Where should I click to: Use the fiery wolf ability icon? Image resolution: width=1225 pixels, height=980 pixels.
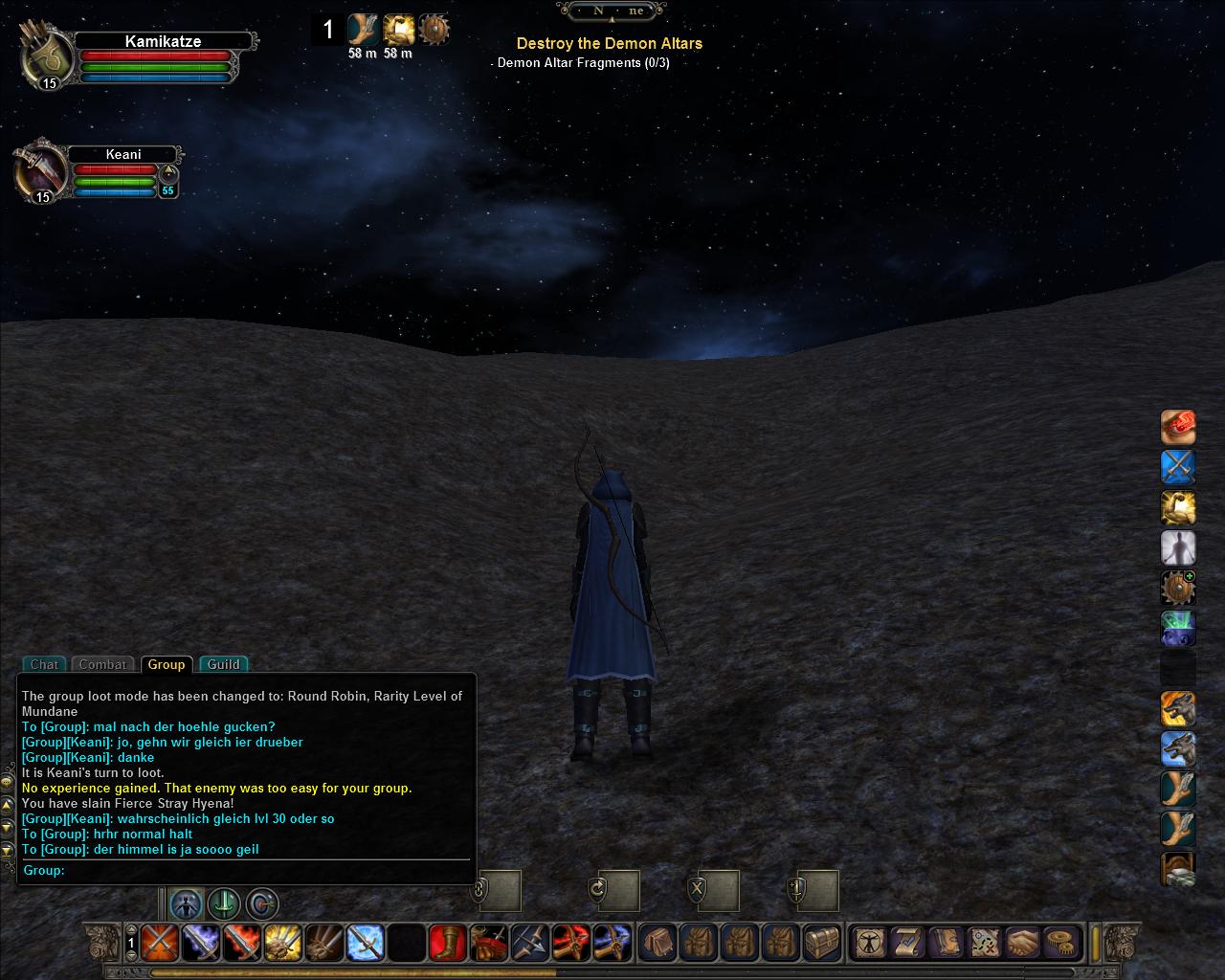1178,709
